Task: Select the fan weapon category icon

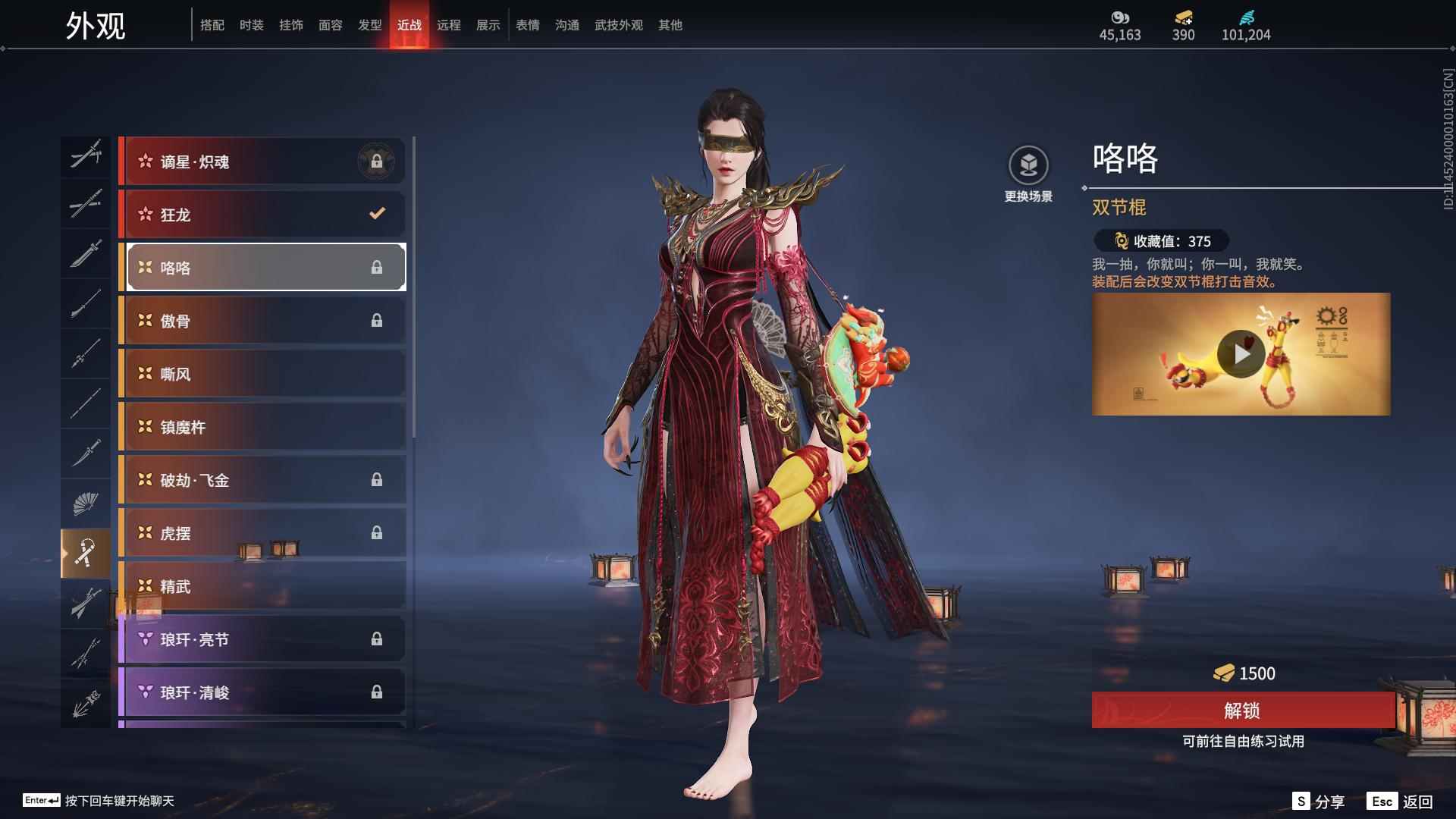Action: pyautogui.click(x=86, y=502)
